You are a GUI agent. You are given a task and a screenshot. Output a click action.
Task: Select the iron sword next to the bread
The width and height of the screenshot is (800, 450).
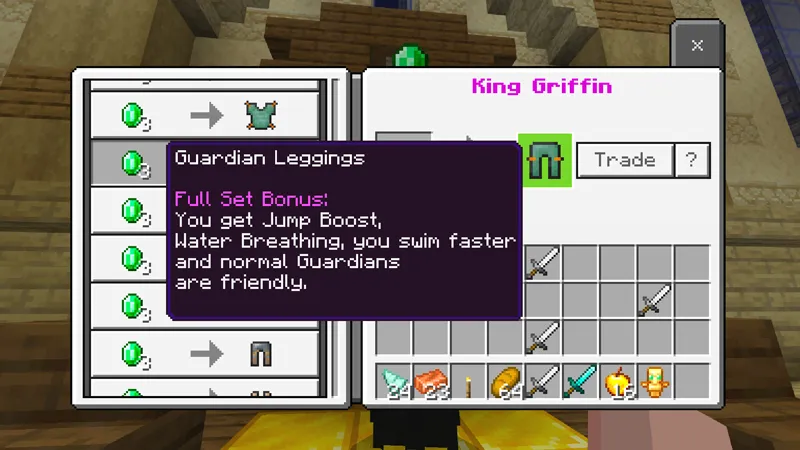point(543,381)
